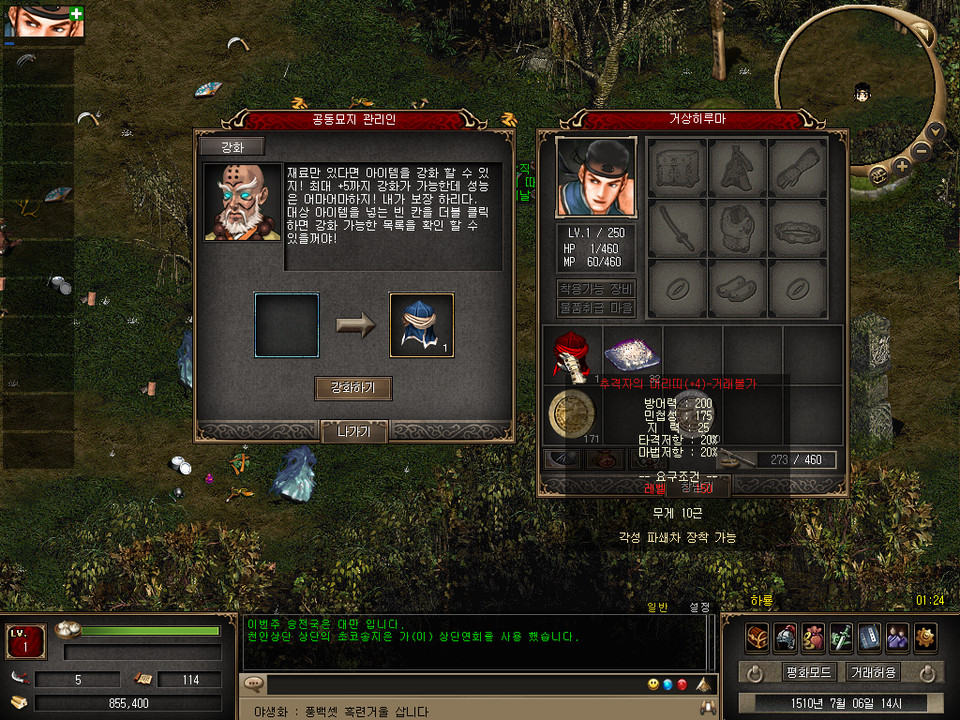
Task: Click the 강화하기 enhance button
Action: [353, 388]
